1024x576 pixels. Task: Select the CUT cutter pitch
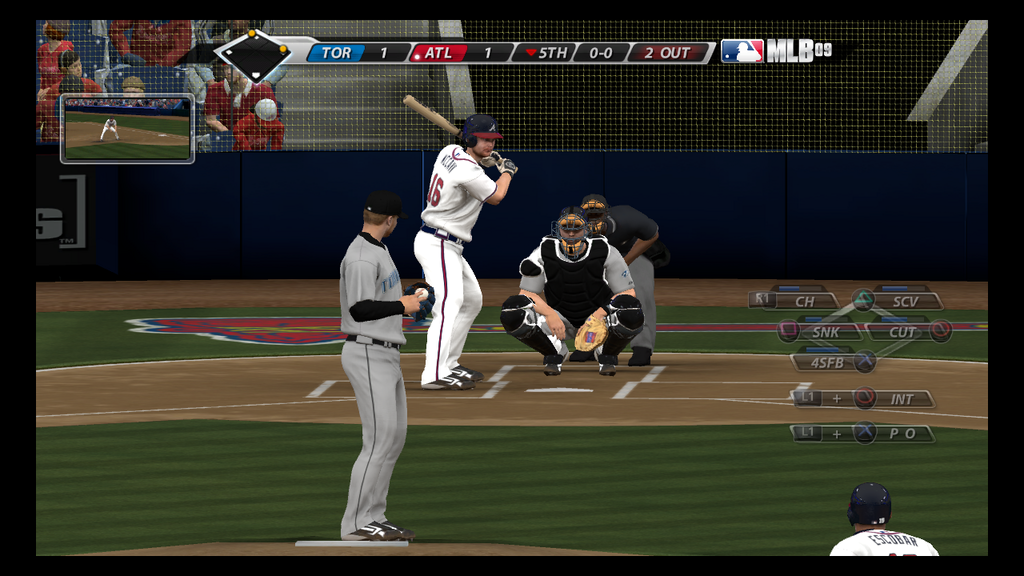tap(903, 331)
